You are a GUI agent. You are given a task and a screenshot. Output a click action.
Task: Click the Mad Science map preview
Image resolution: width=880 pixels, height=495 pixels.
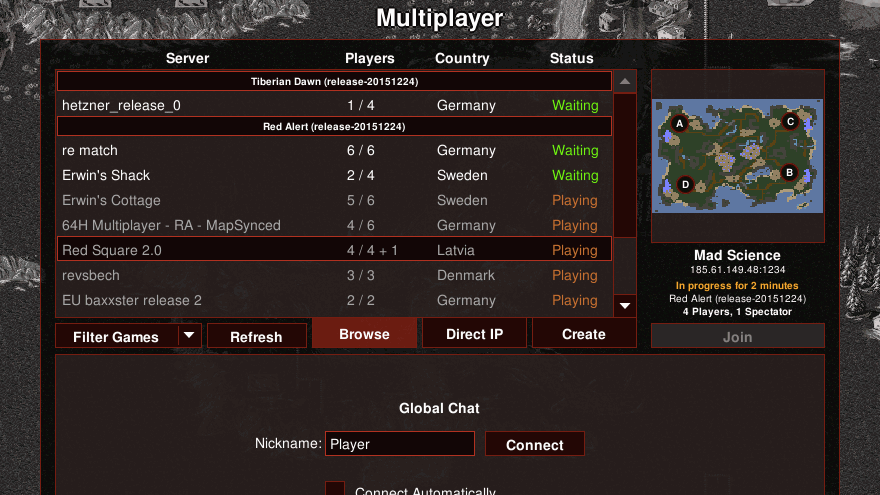737,155
